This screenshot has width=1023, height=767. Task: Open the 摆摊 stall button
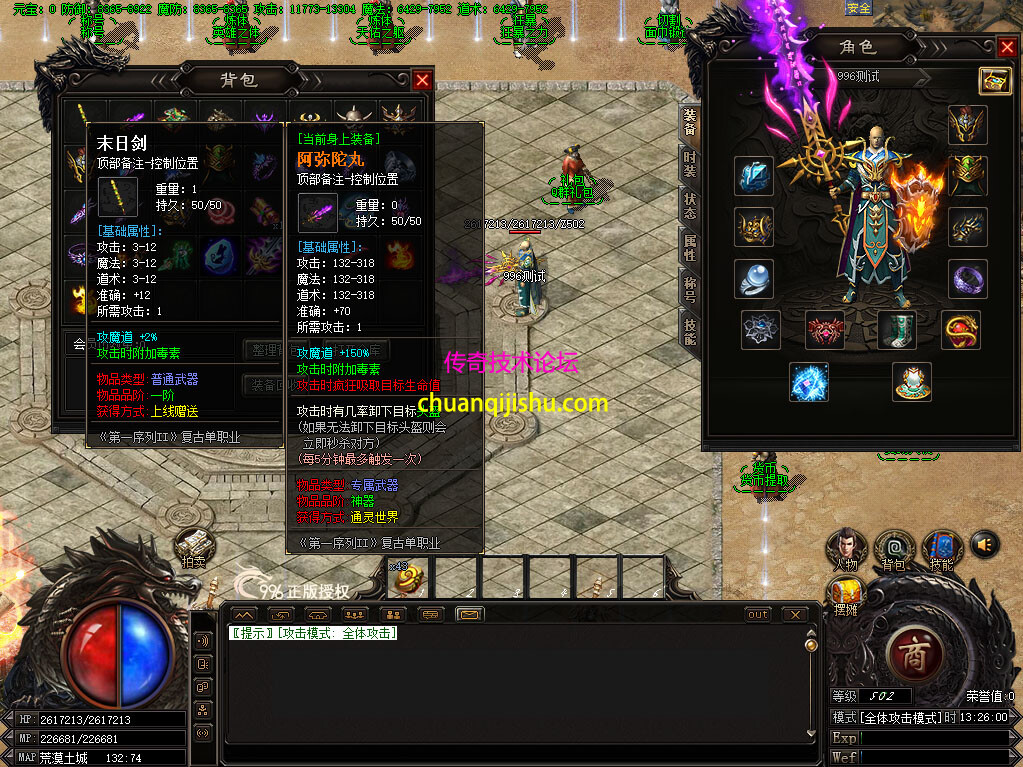(846, 594)
